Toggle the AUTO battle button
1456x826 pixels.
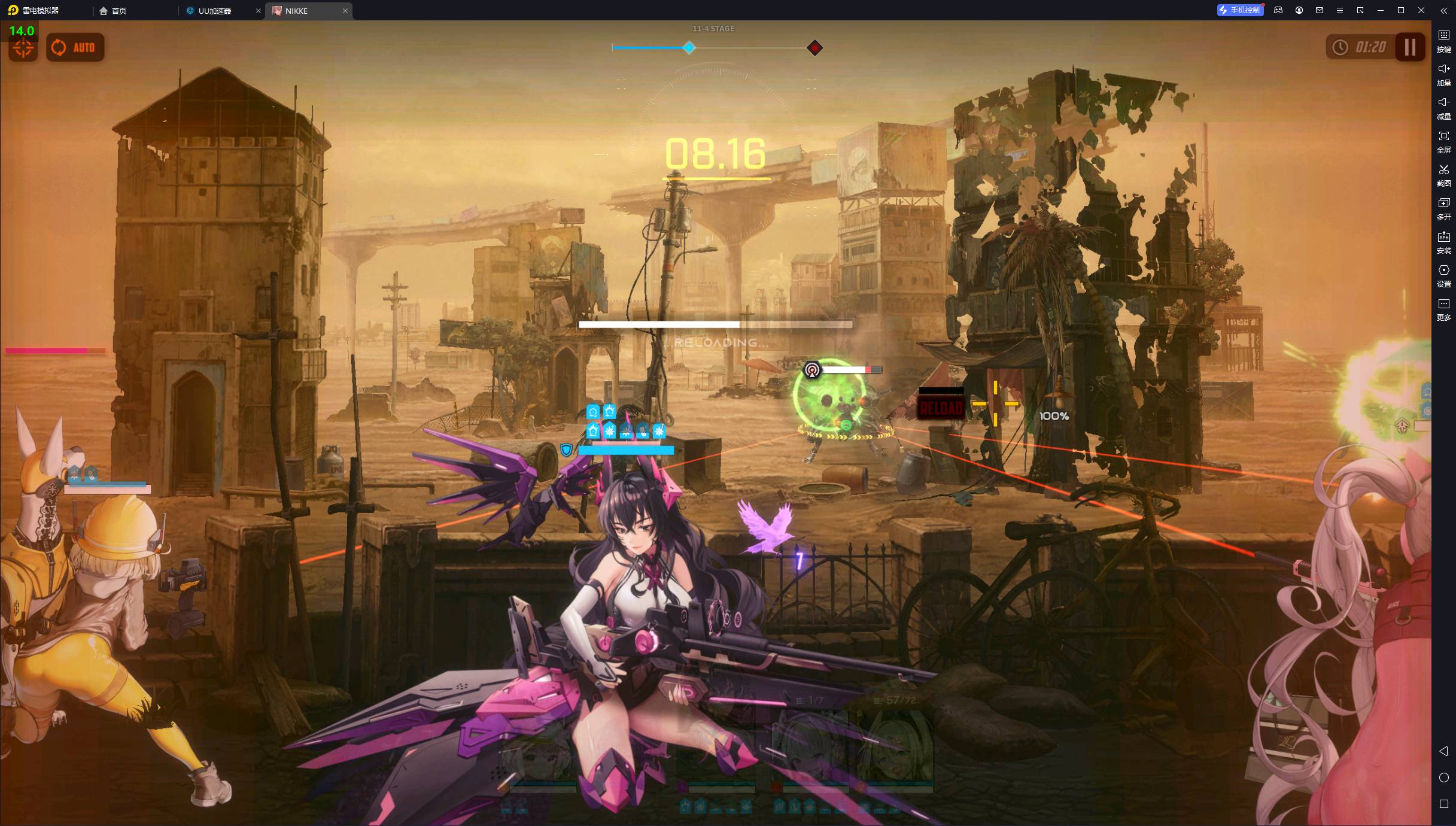pyautogui.click(x=75, y=48)
